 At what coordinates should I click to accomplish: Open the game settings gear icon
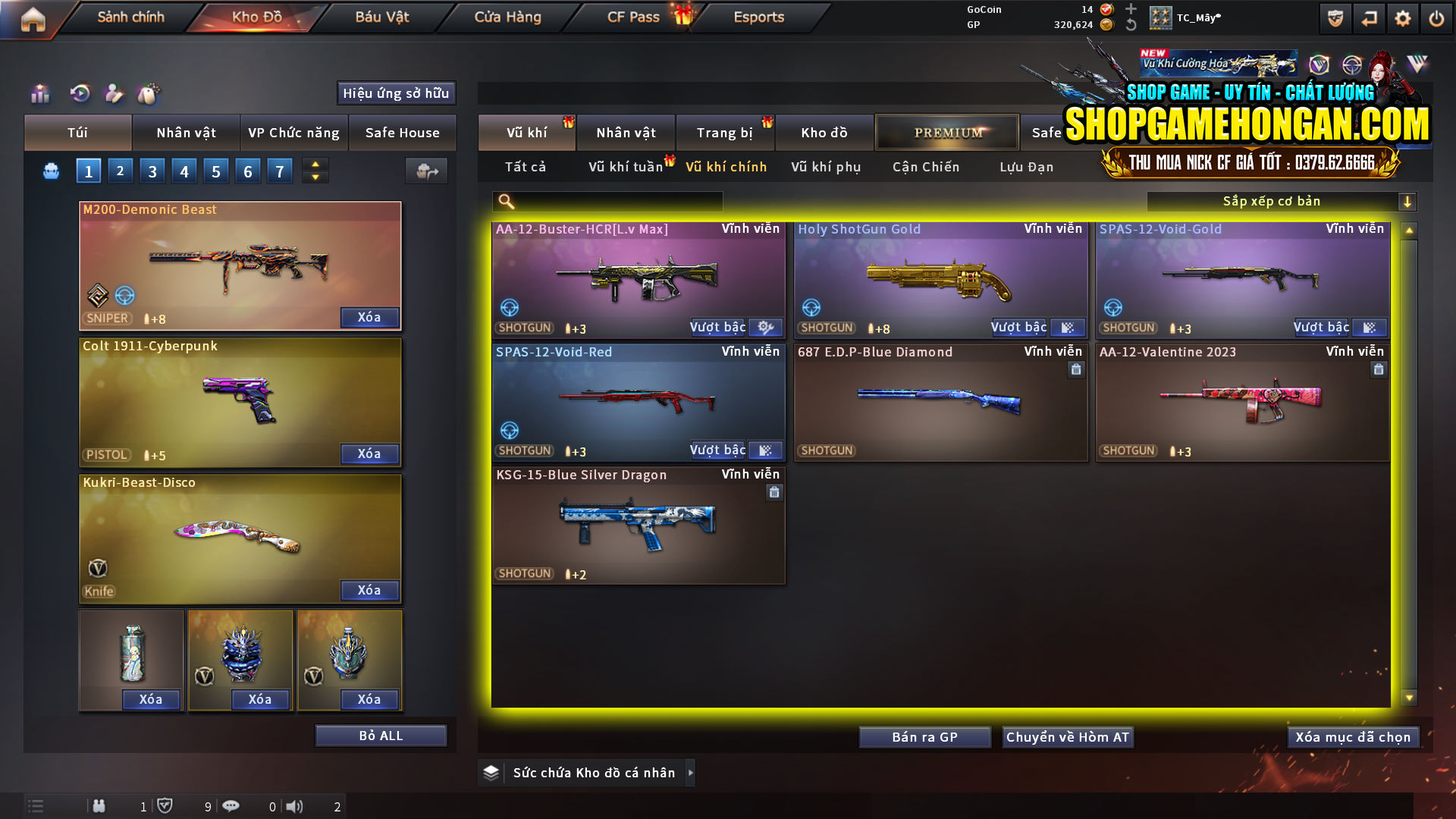pos(1404,17)
